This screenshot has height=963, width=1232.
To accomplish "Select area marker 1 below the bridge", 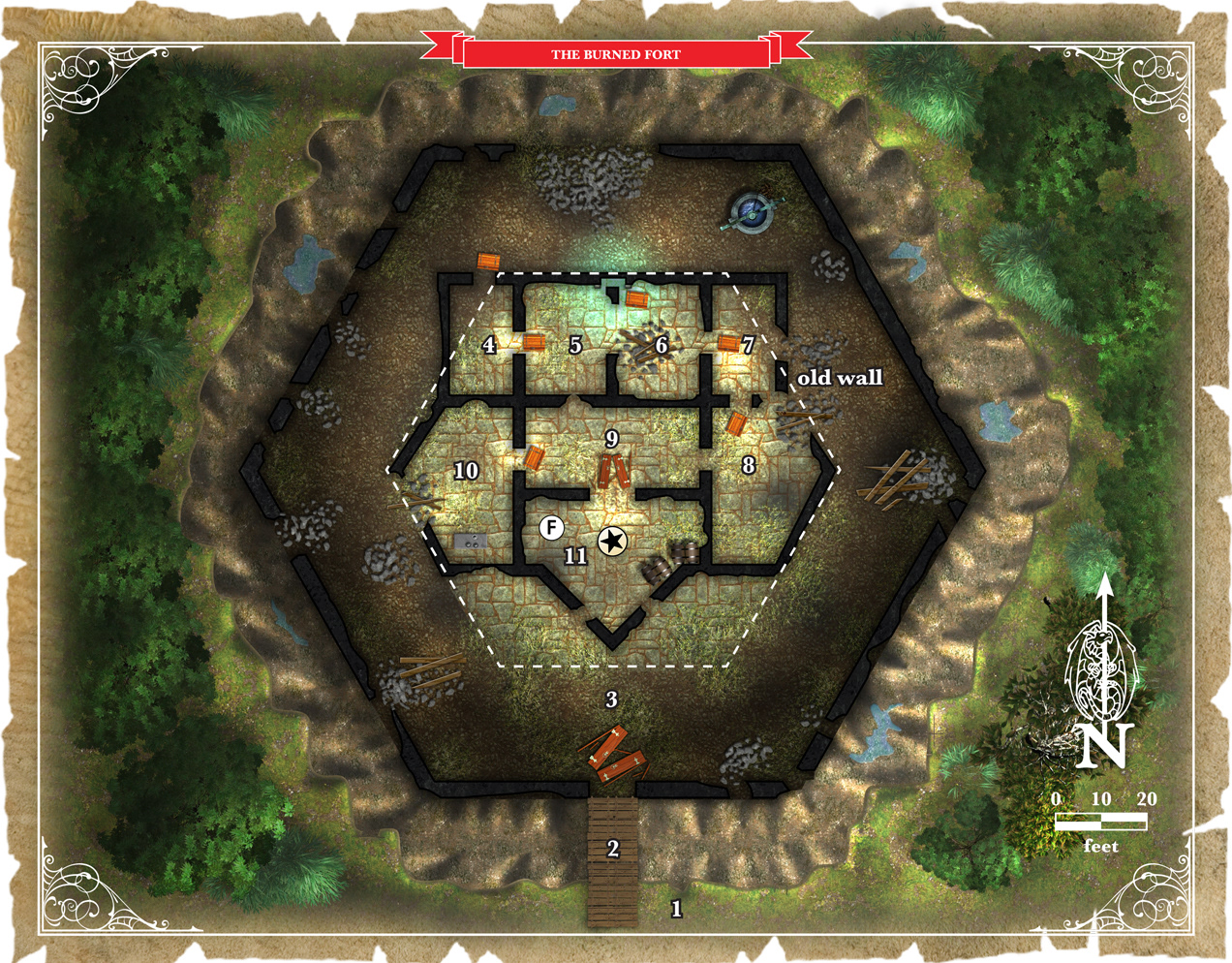I will tap(676, 909).
